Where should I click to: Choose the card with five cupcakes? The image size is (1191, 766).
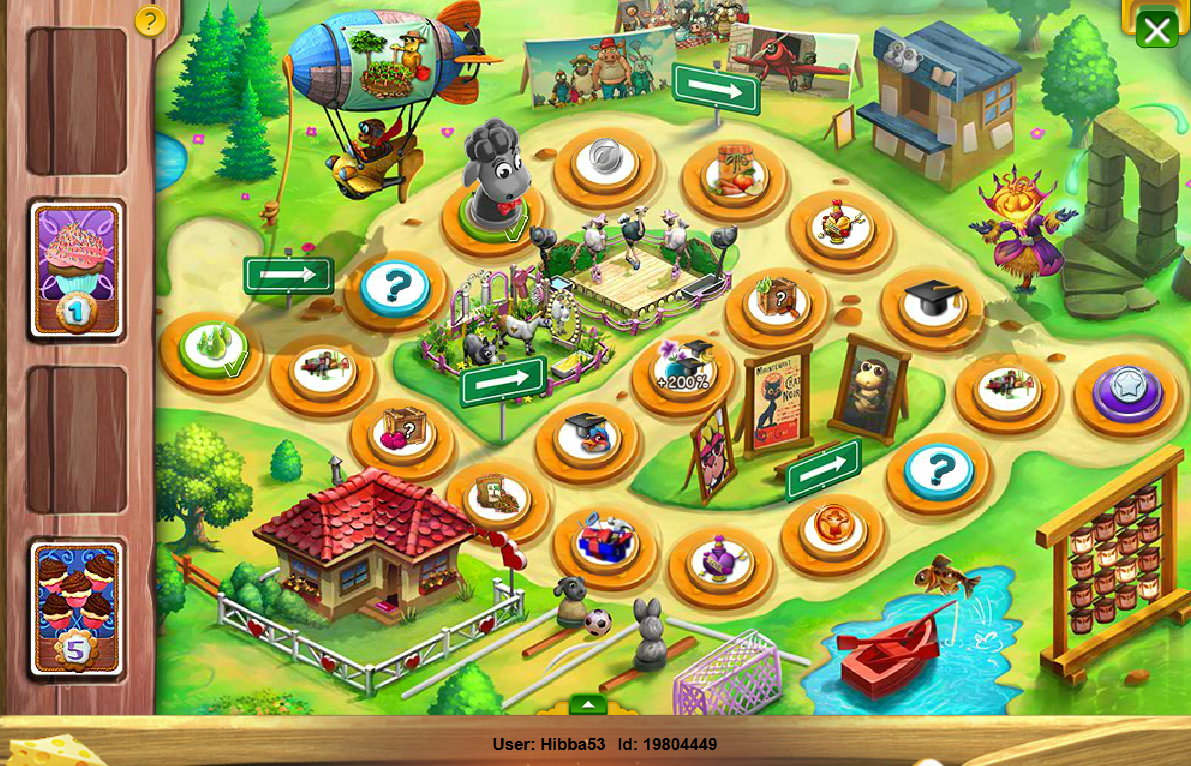coord(77,608)
